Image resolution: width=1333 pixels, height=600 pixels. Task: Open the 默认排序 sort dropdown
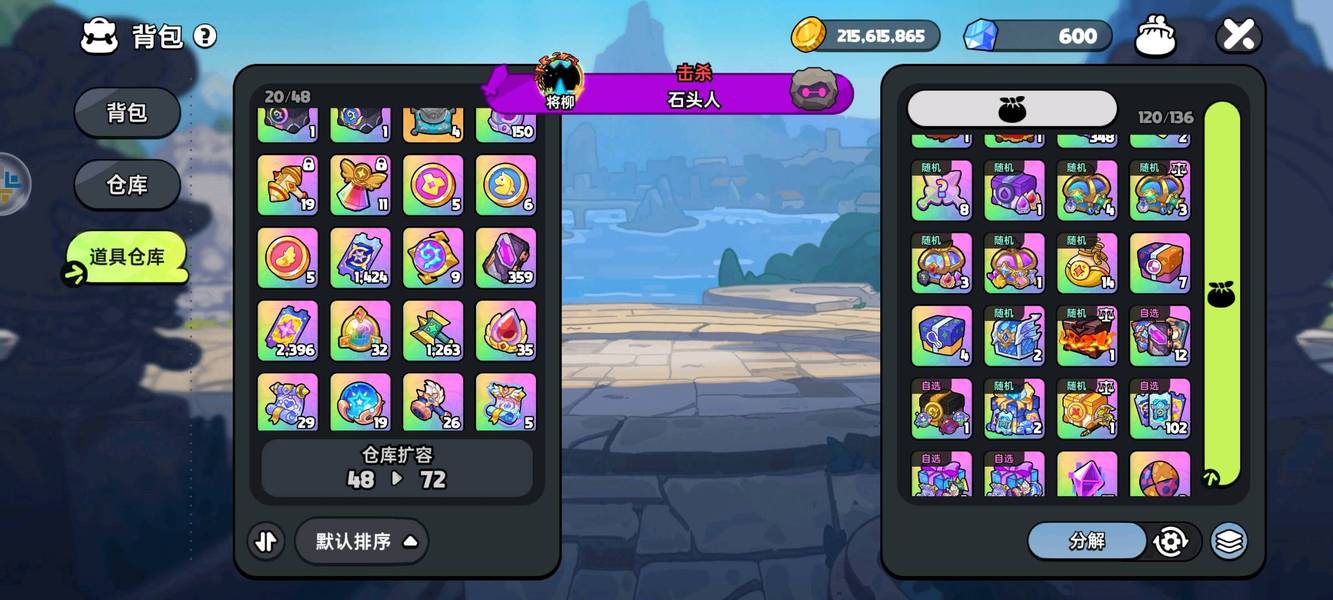point(362,541)
